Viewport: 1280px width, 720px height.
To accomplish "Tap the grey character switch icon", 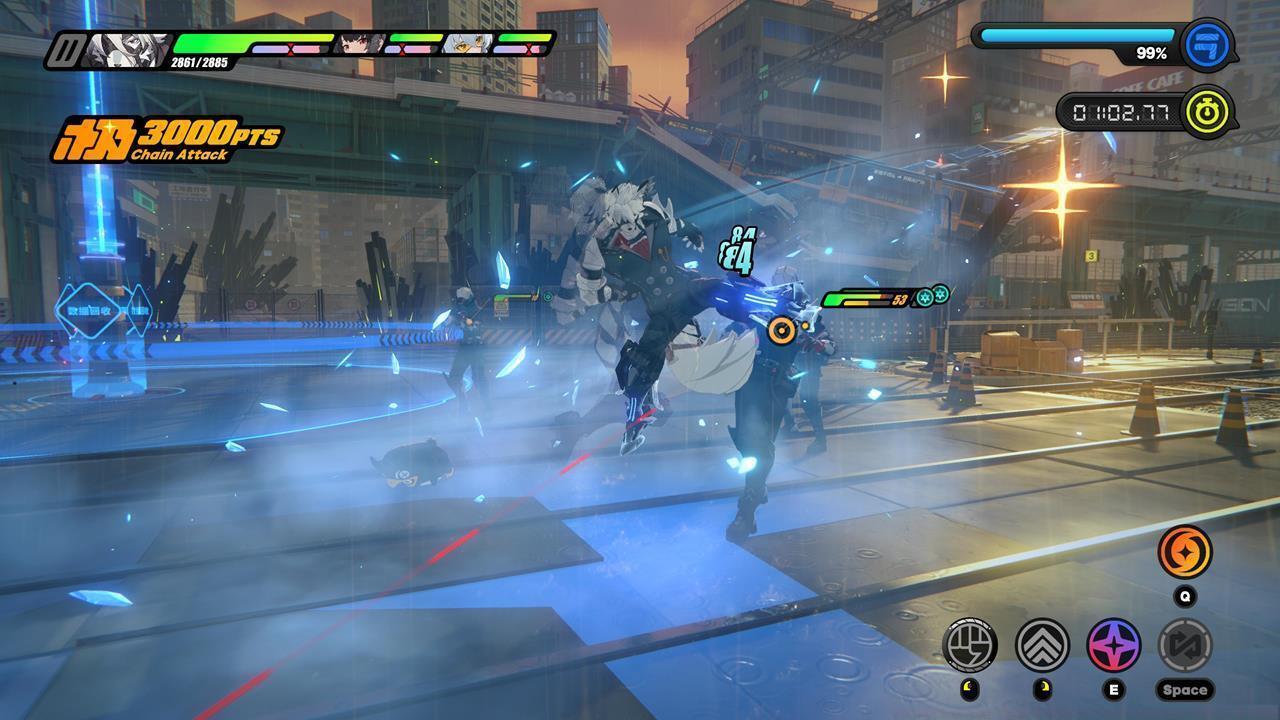I will pyautogui.click(x=1185, y=644).
